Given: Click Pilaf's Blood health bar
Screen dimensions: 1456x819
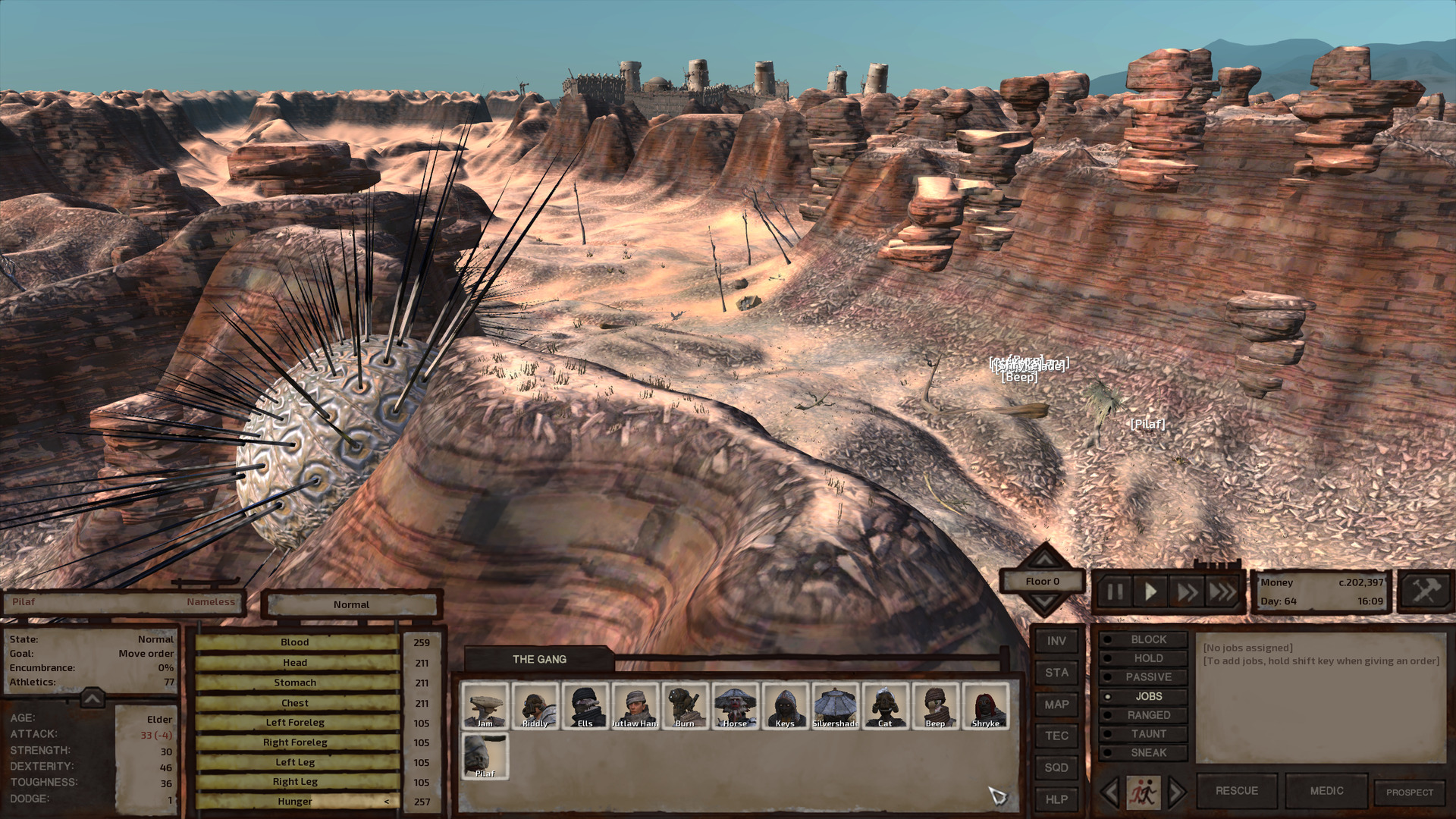Looking at the screenshot, I should click(x=294, y=642).
